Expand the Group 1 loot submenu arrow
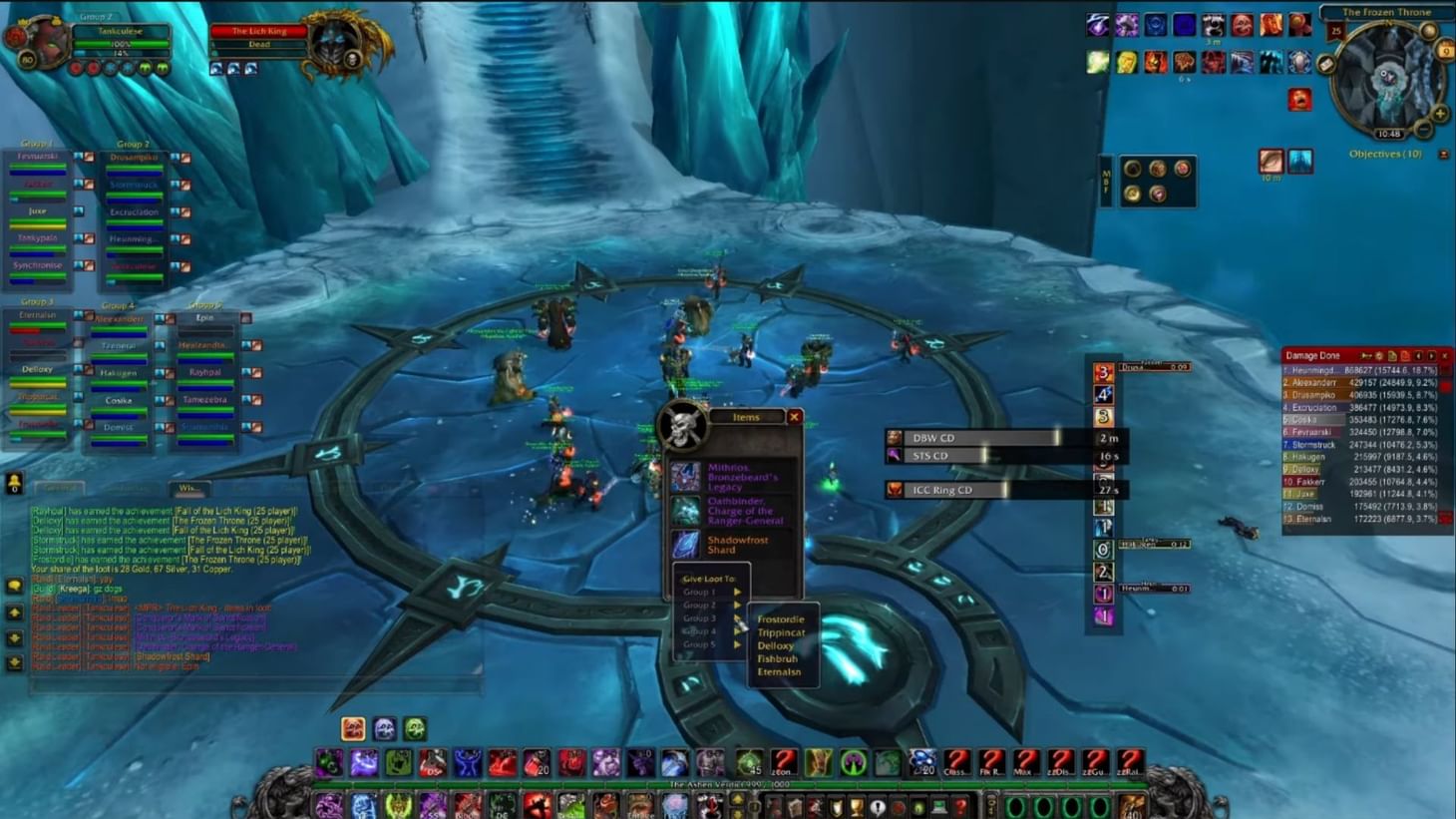 pos(737,592)
